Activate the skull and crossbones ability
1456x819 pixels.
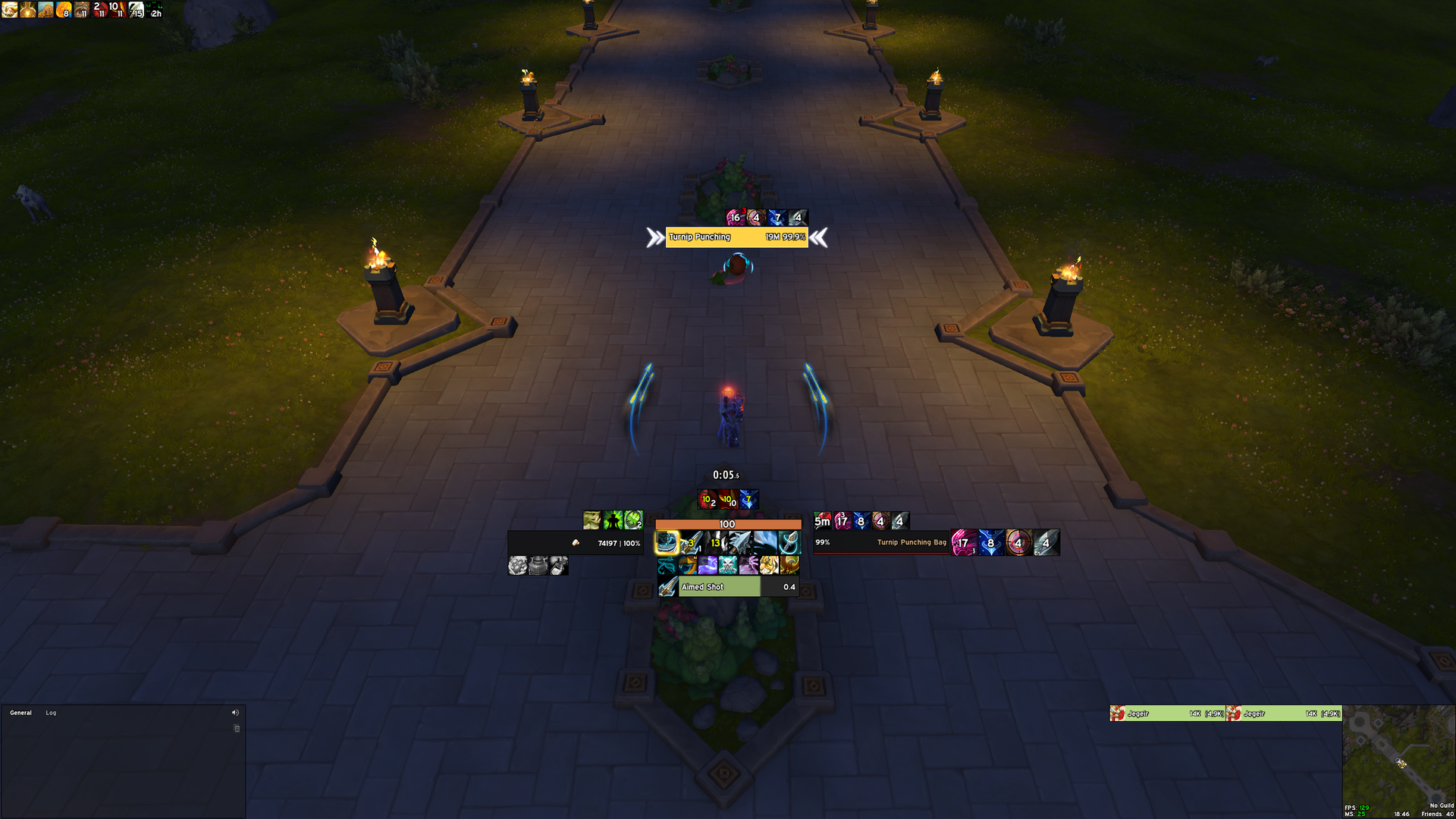click(728, 565)
